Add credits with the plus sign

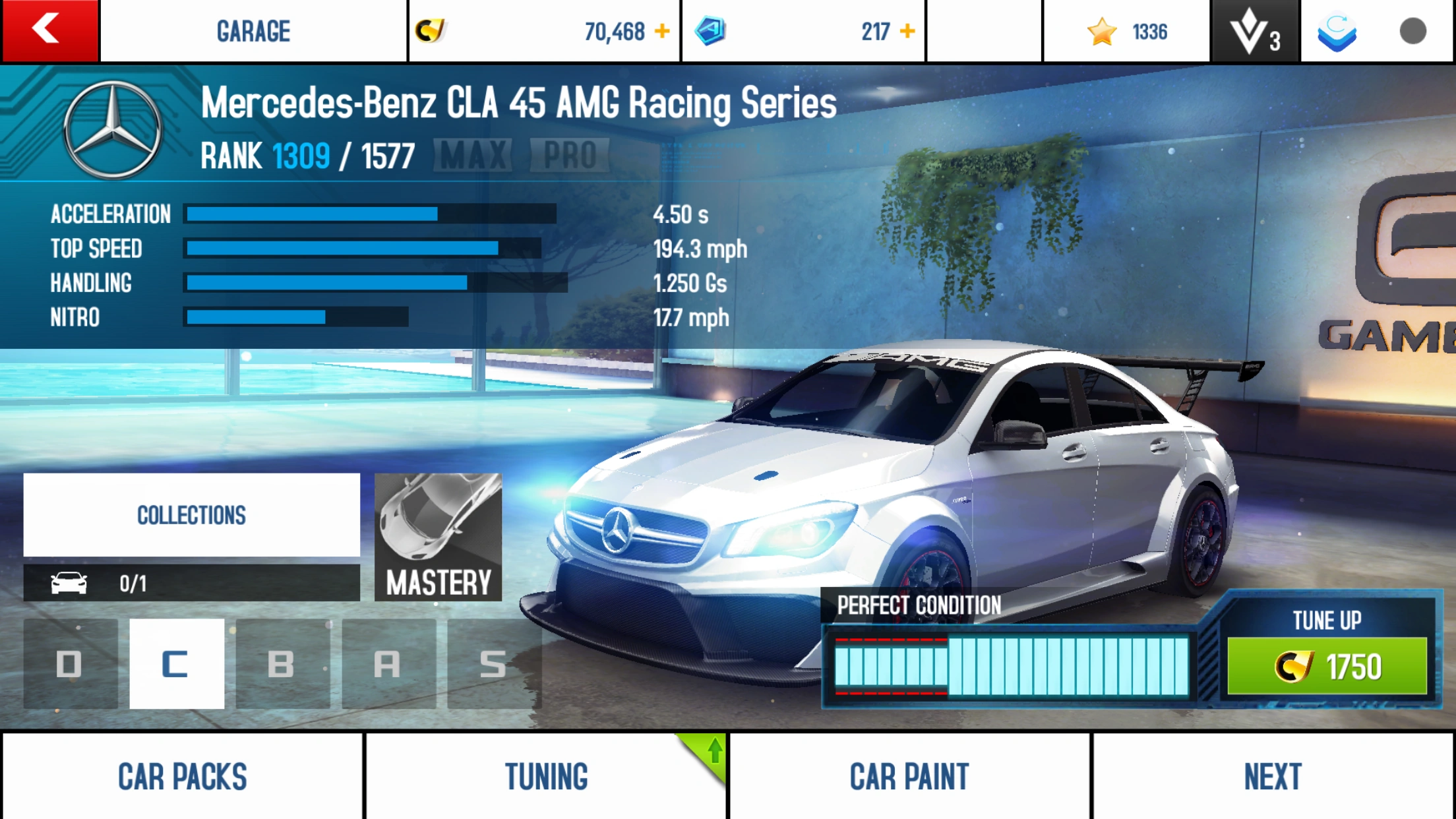(x=661, y=30)
